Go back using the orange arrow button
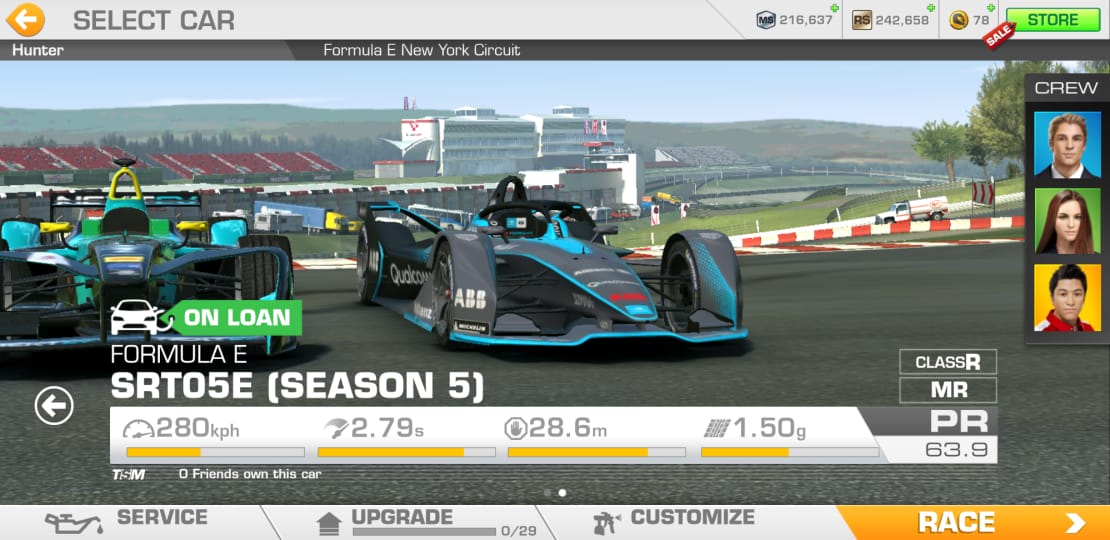The width and height of the screenshot is (1110, 540). click(26, 19)
